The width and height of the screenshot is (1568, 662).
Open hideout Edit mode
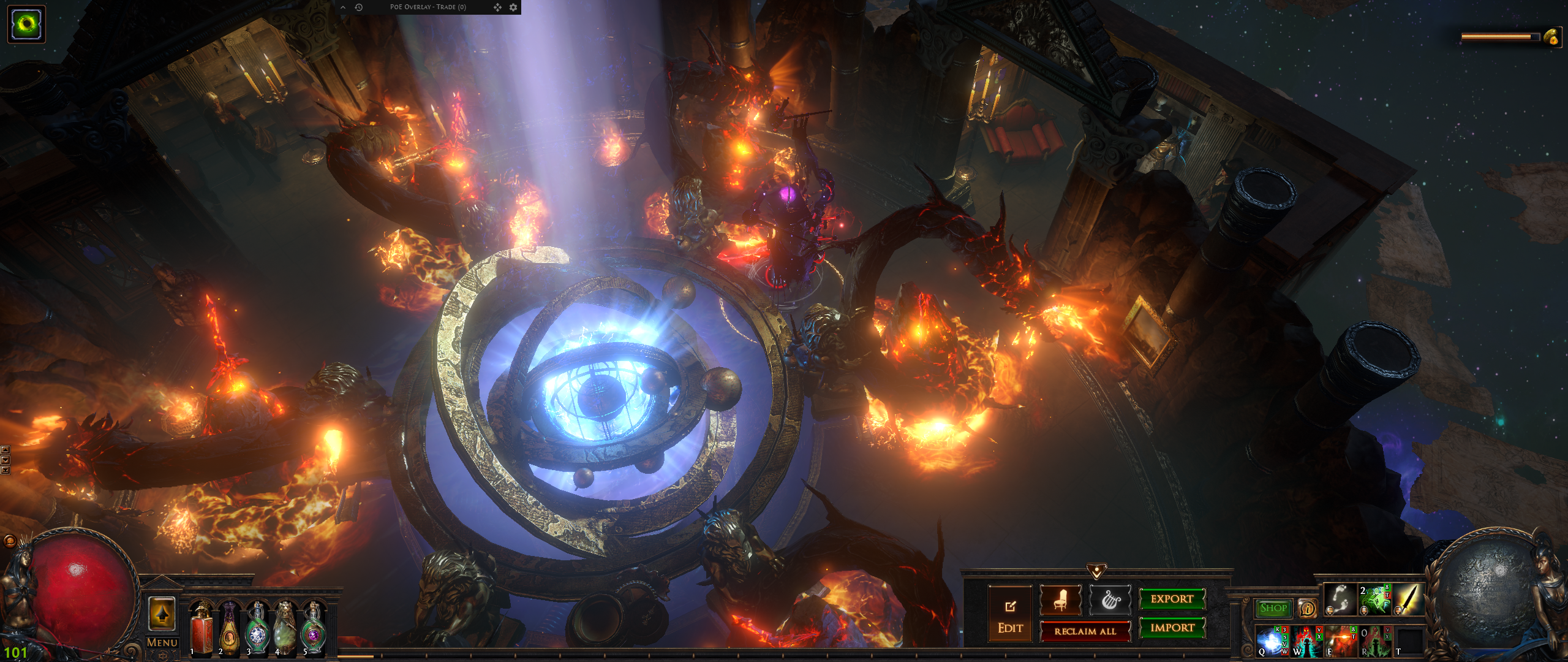(x=1009, y=614)
